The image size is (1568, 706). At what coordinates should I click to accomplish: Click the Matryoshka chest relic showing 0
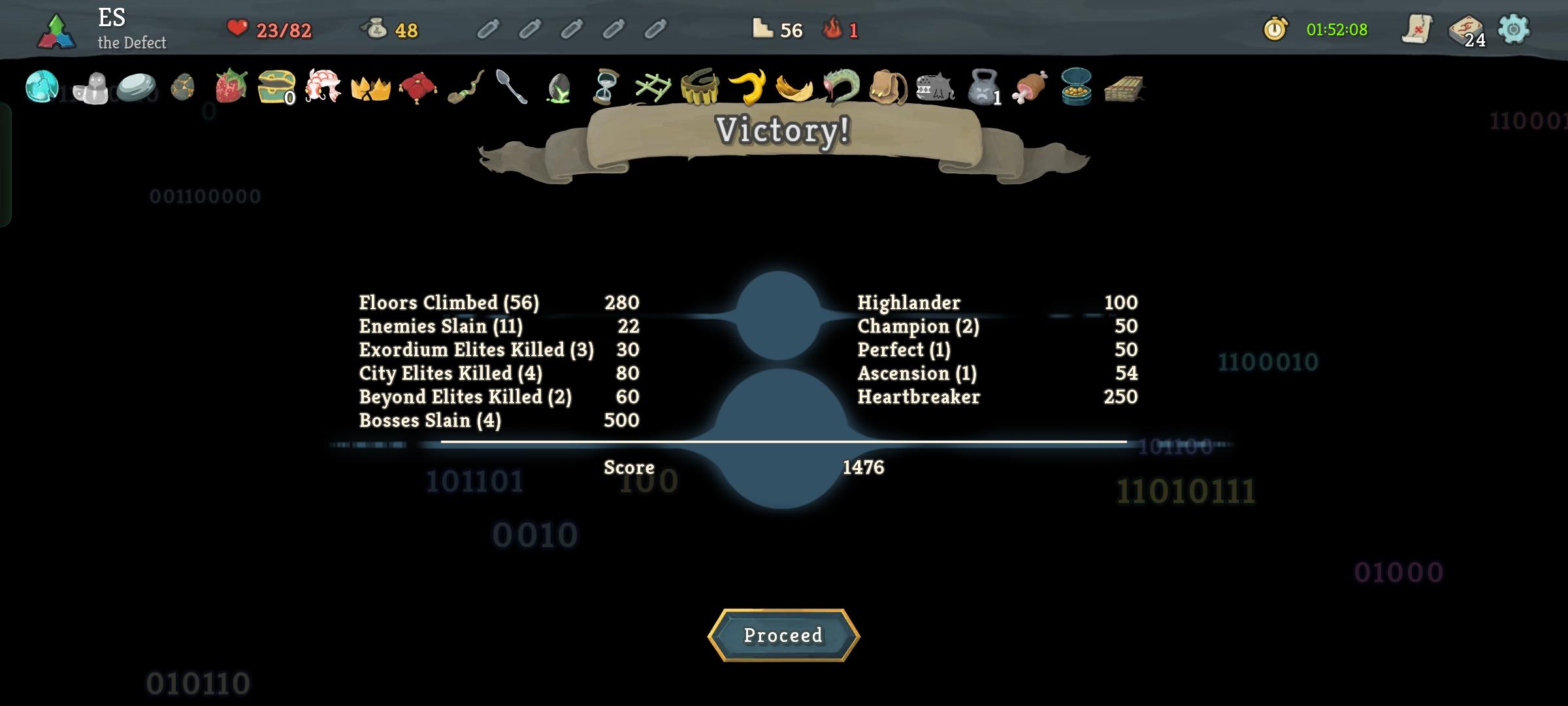click(277, 87)
